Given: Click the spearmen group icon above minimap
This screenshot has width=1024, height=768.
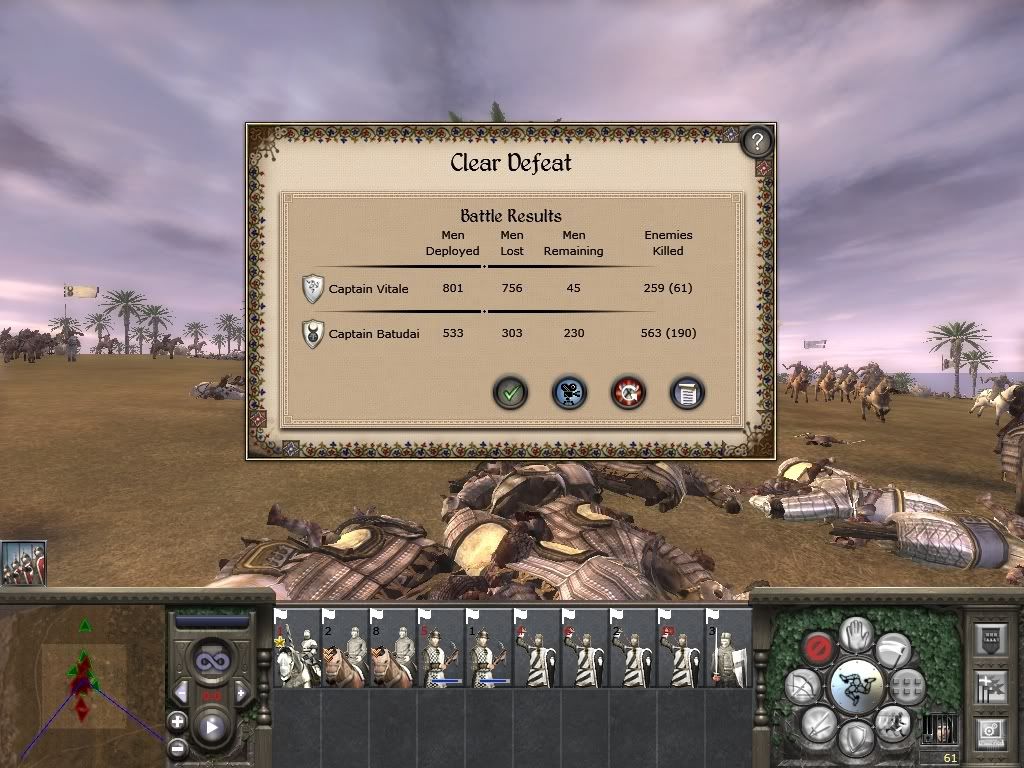Looking at the screenshot, I should pos(23,563).
